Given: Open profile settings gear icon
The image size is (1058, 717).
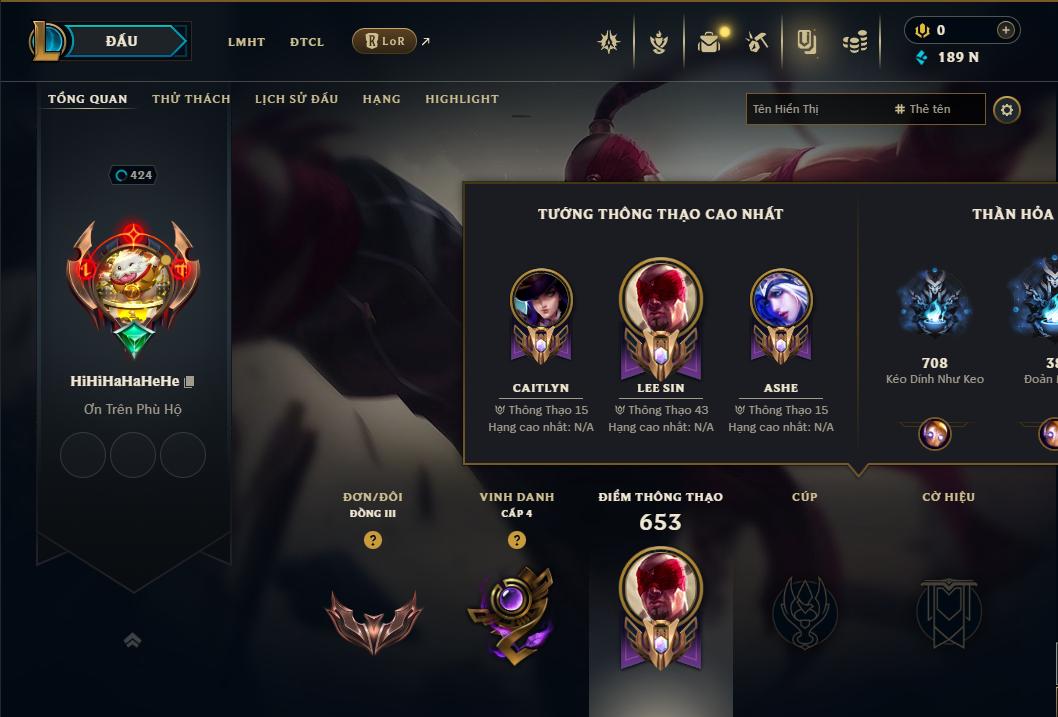Looking at the screenshot, I should [x=1007, y=109].
